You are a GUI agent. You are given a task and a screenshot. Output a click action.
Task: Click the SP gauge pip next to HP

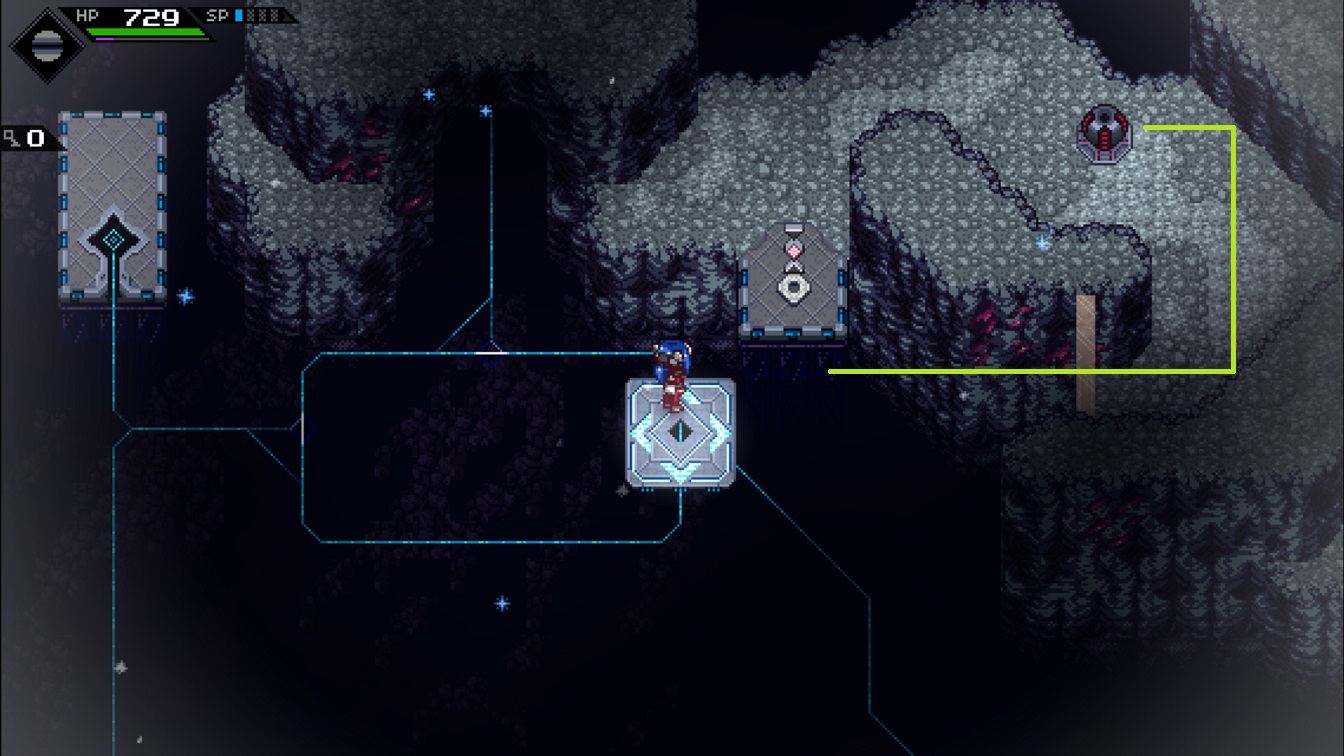pyautogui.click(x=237, y=14)
